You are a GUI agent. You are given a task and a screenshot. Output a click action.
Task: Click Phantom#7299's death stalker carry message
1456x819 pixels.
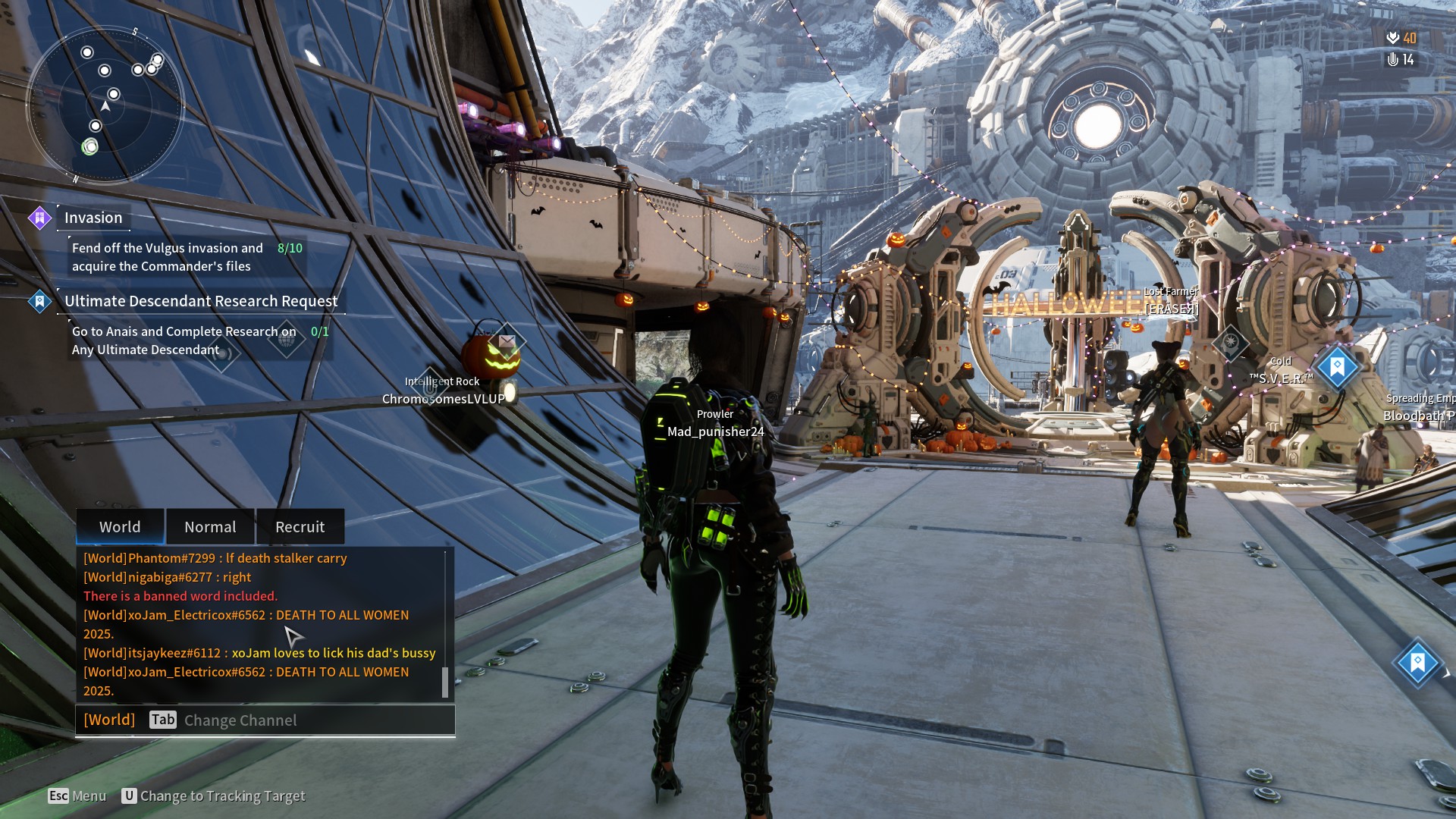215,558
